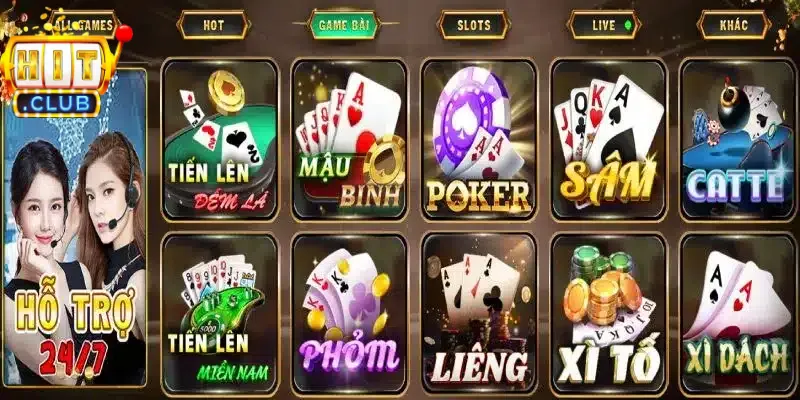The image size is (800, 400).
Task: Select the Game Bài category tab
Action: (342, 24)
